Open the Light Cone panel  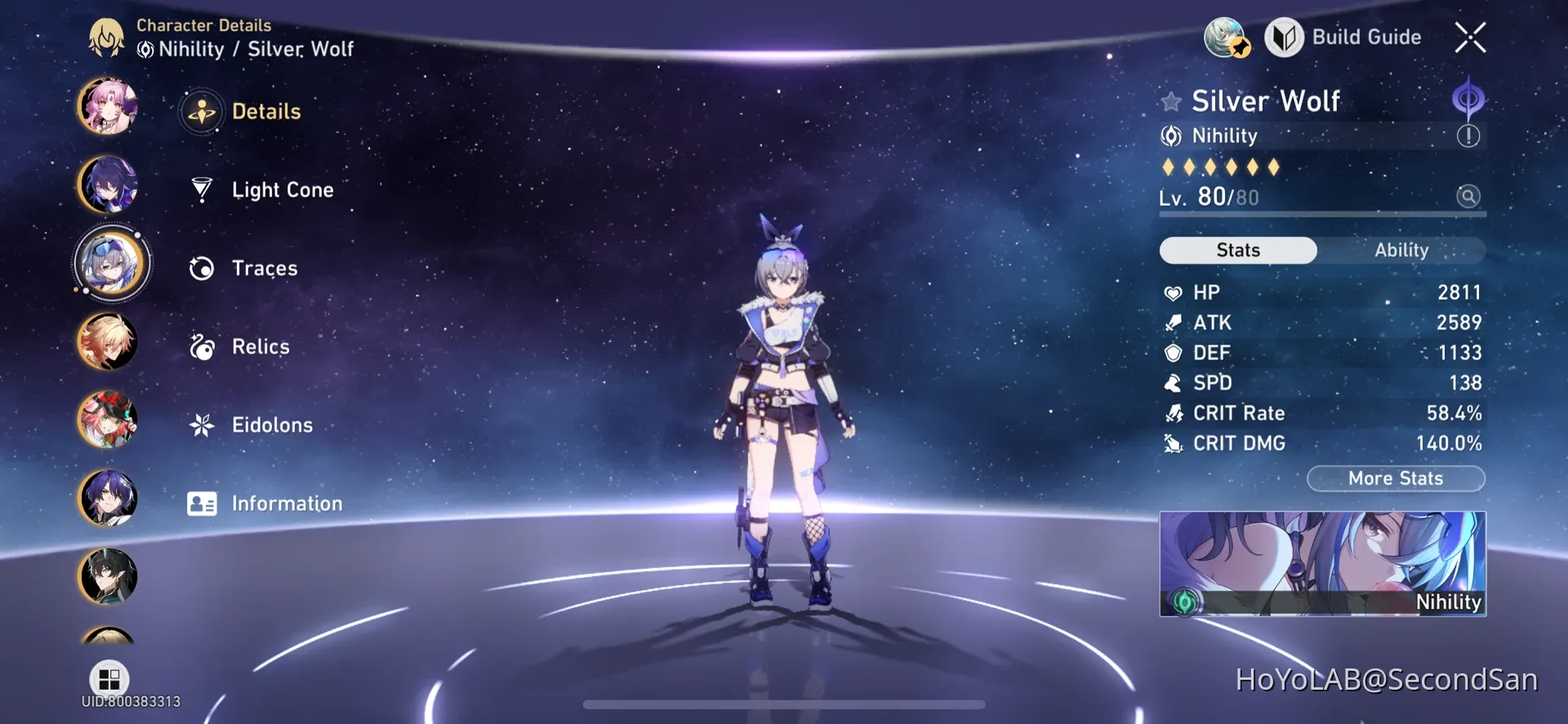coord(282,190)
